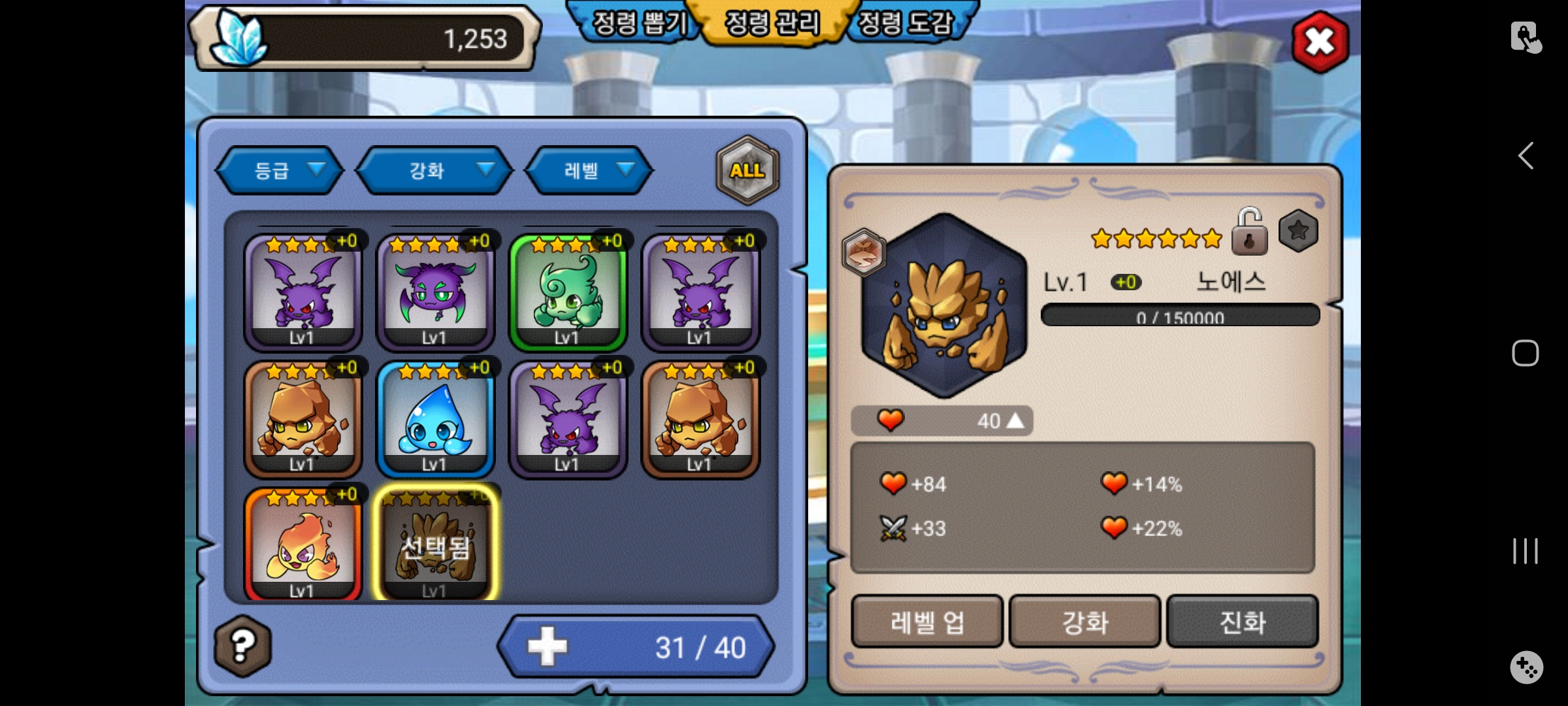The height and width of the screenshot is (706, 1568).
Task: Open the 레벨 sort dropdown
Action: pyautogui.click(x=589, y=171)
